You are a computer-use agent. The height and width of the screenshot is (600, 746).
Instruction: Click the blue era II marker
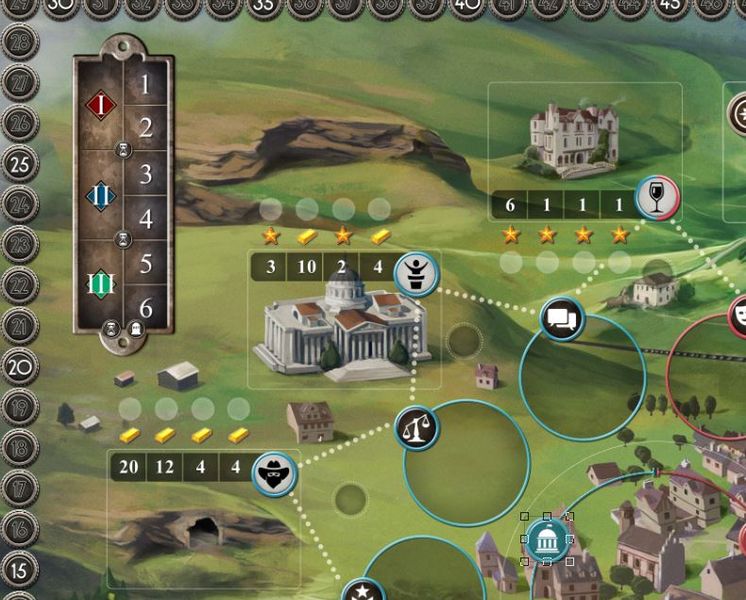100,195
